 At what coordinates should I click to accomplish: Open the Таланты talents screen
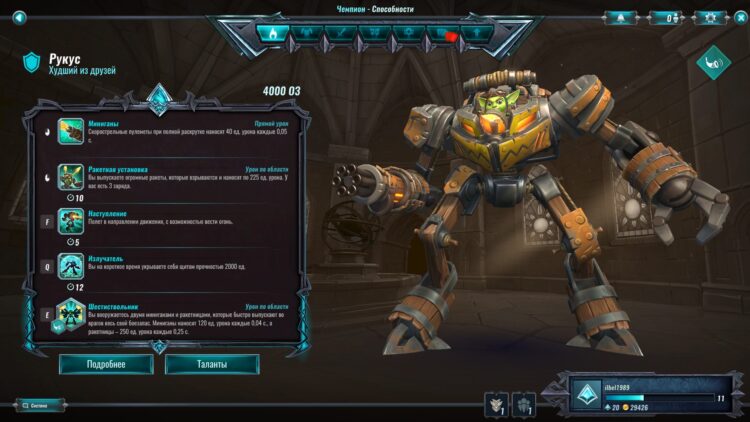click(212, 364)
